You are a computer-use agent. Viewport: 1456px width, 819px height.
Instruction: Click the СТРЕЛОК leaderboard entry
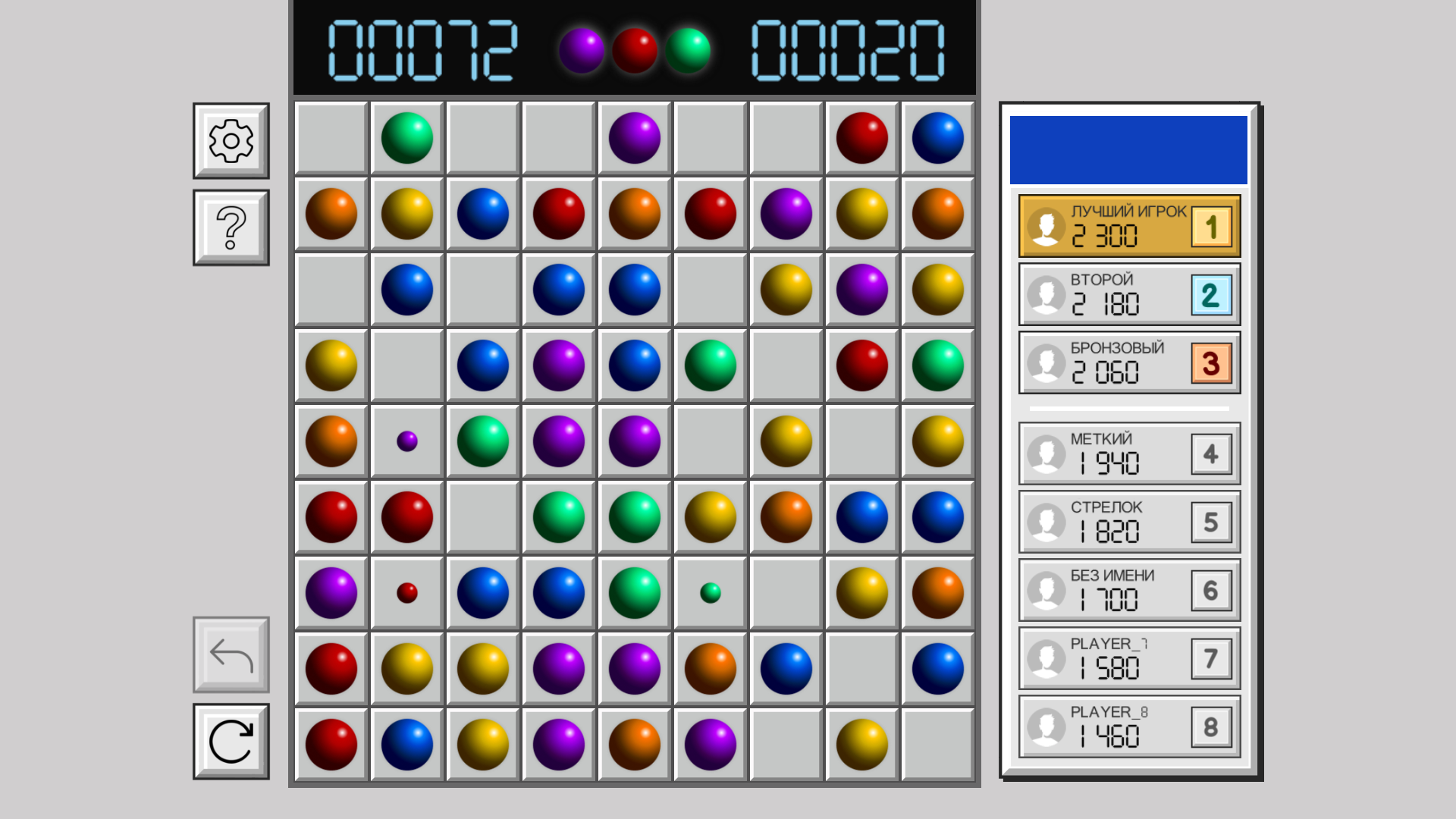tap(1128, 521)
